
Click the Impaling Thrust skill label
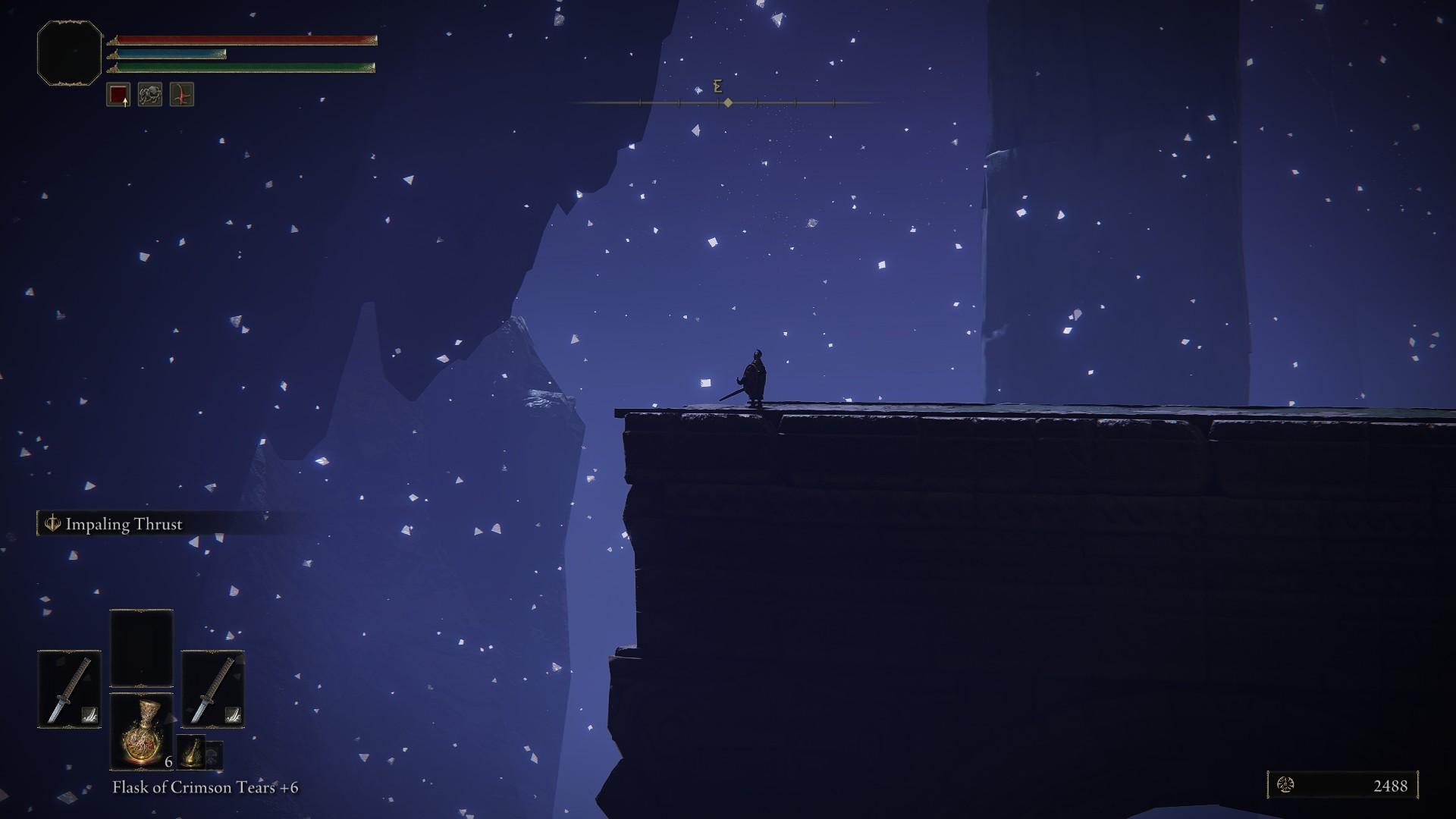pos(123,524)
